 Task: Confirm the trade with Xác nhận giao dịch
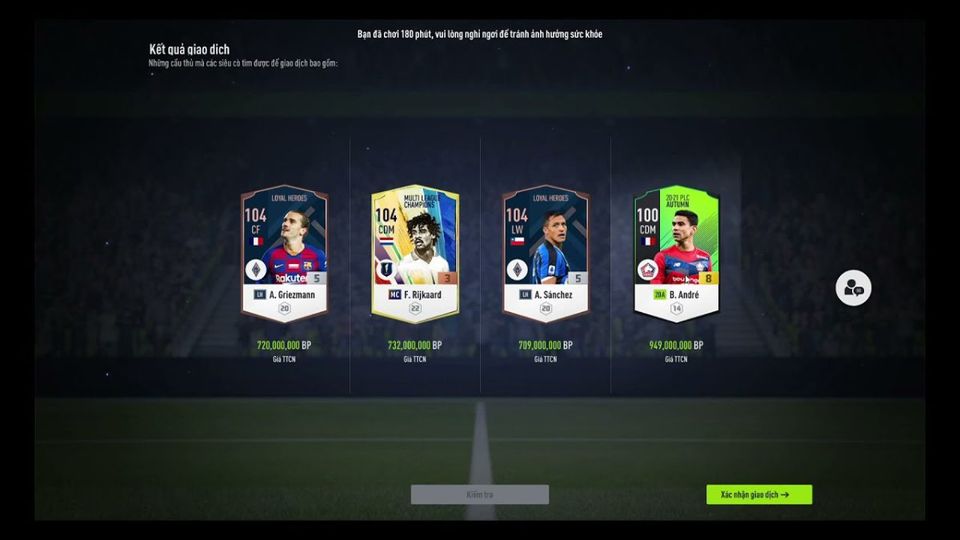pos(758,494)
